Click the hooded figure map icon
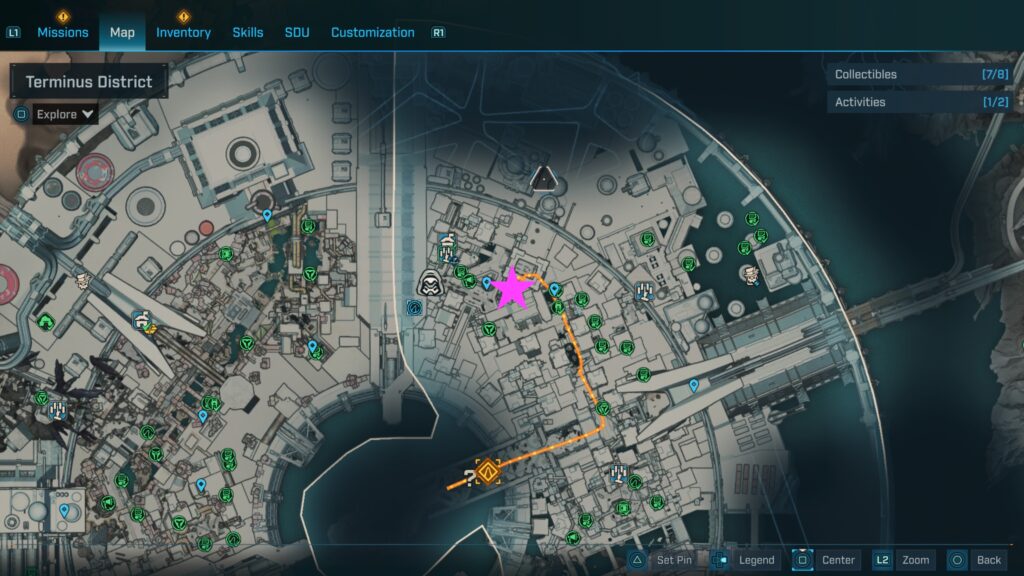This screenshot has width=1024, height=576. pyautogui.click(x=431, y=283)
